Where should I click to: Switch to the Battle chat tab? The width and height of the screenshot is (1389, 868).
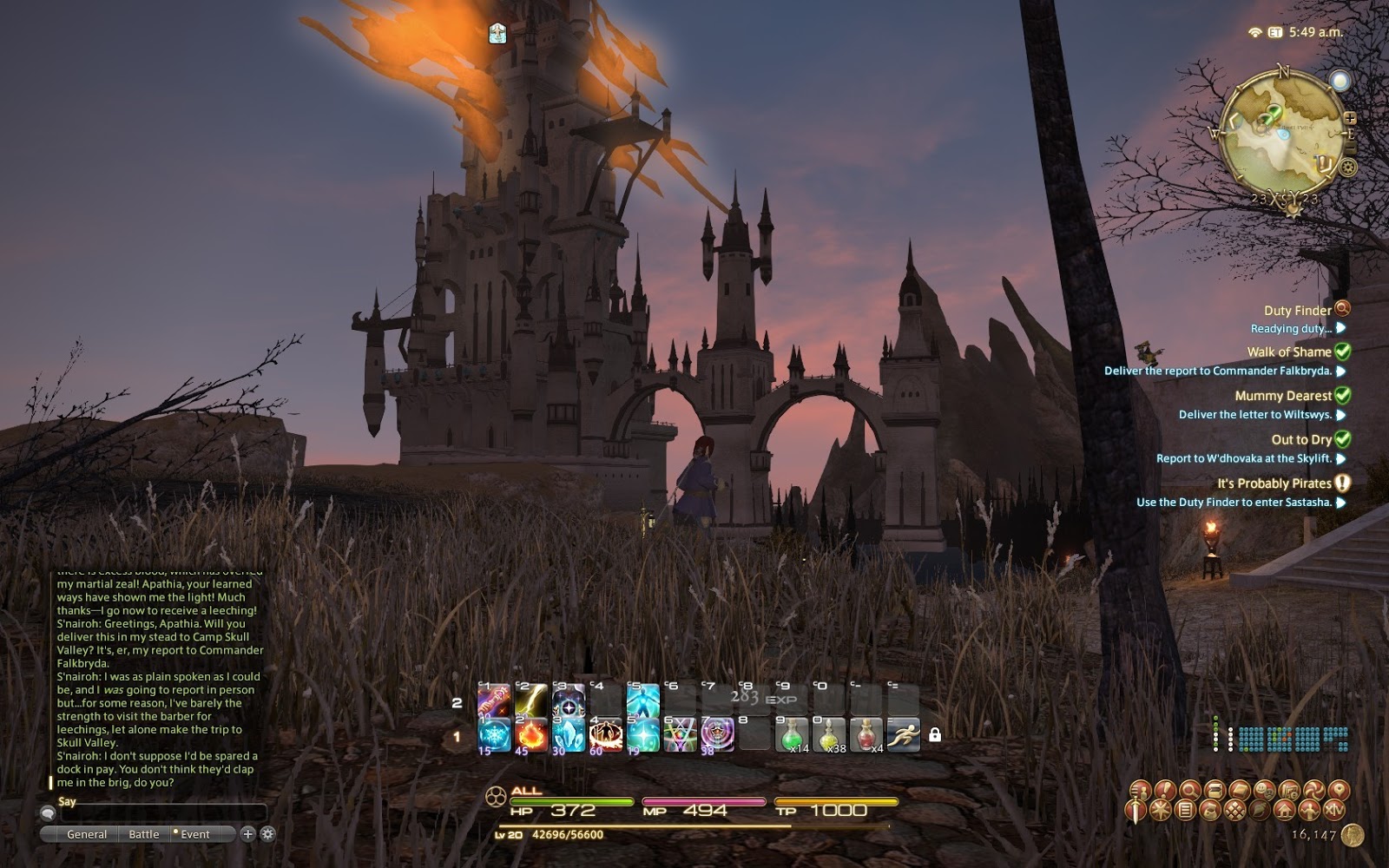point(144,833)
